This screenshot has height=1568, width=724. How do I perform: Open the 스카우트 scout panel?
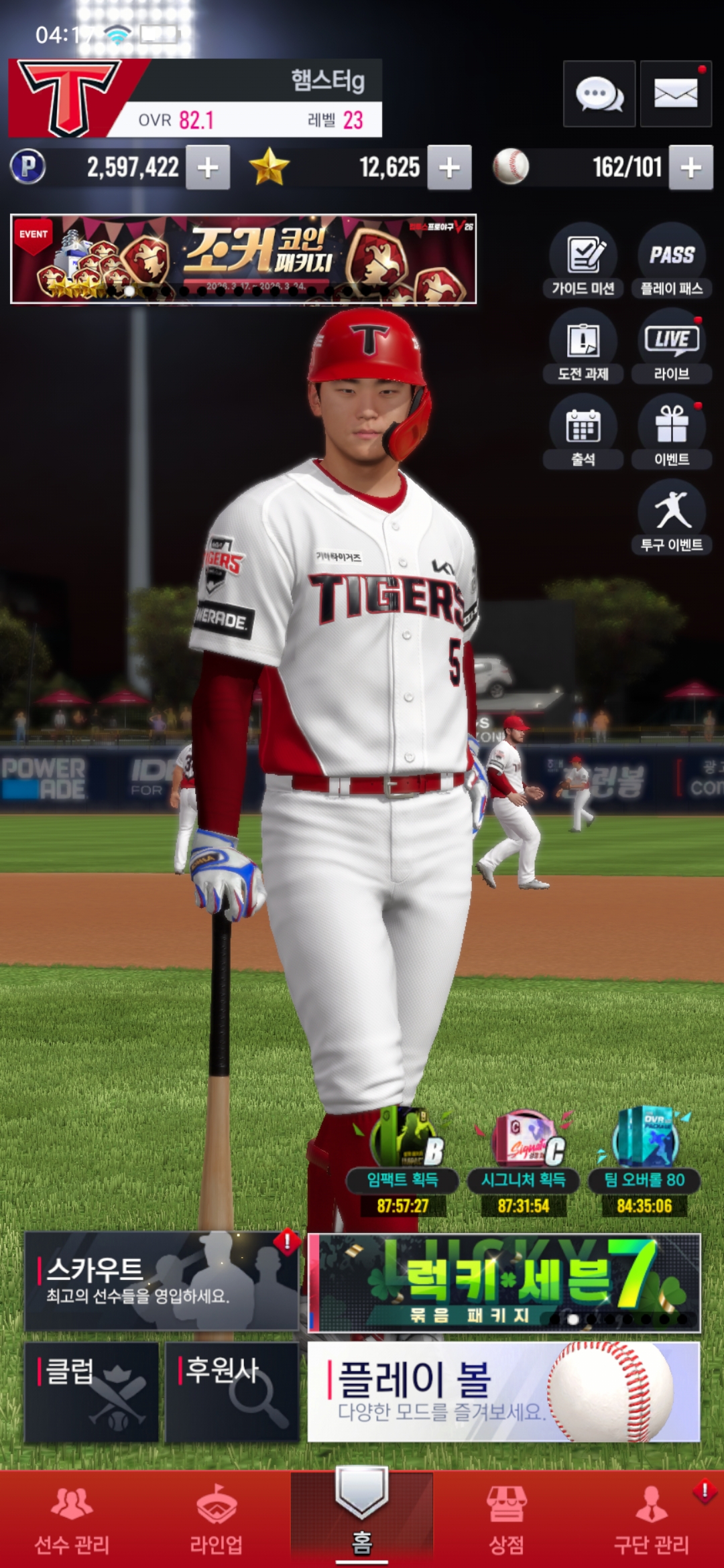coord(161,1281)
